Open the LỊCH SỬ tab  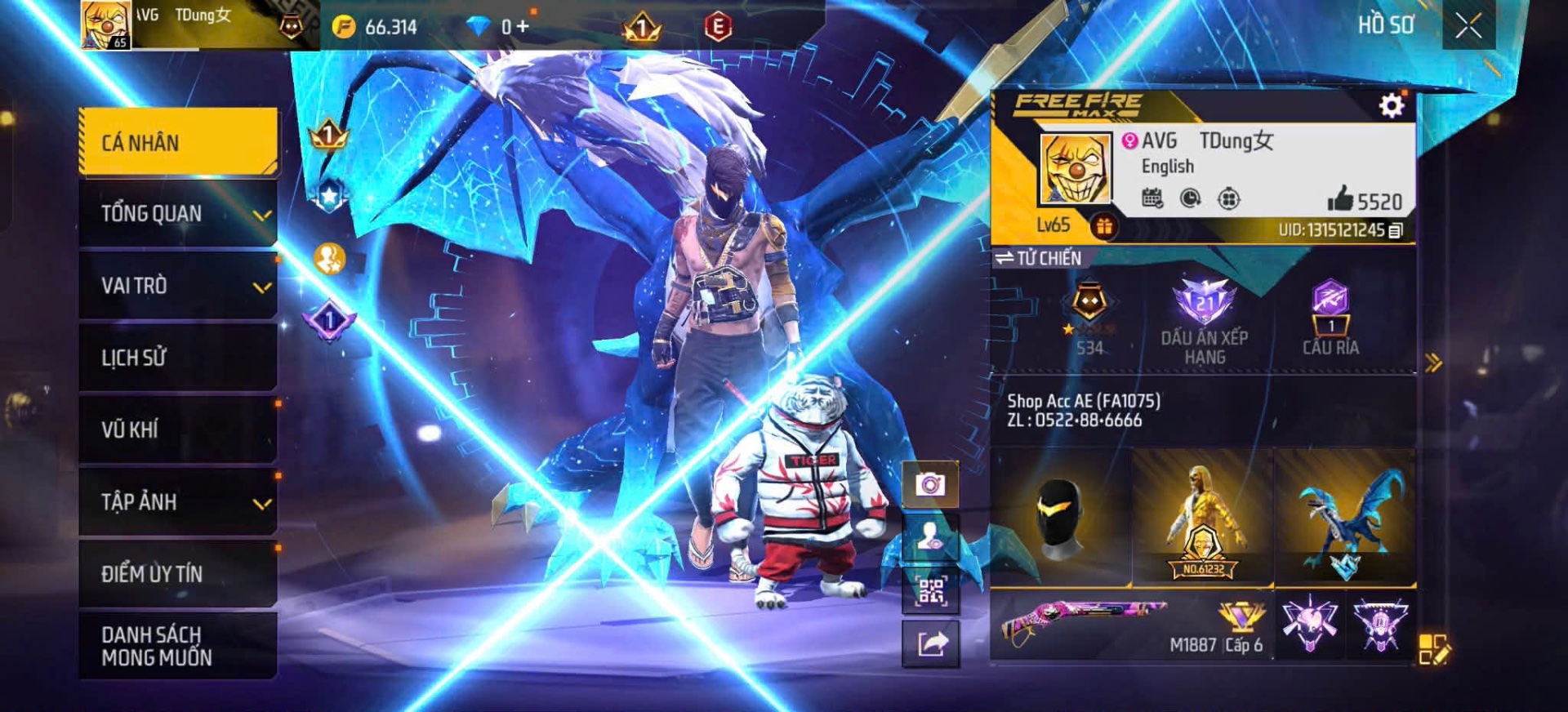(x=178, y=358)
